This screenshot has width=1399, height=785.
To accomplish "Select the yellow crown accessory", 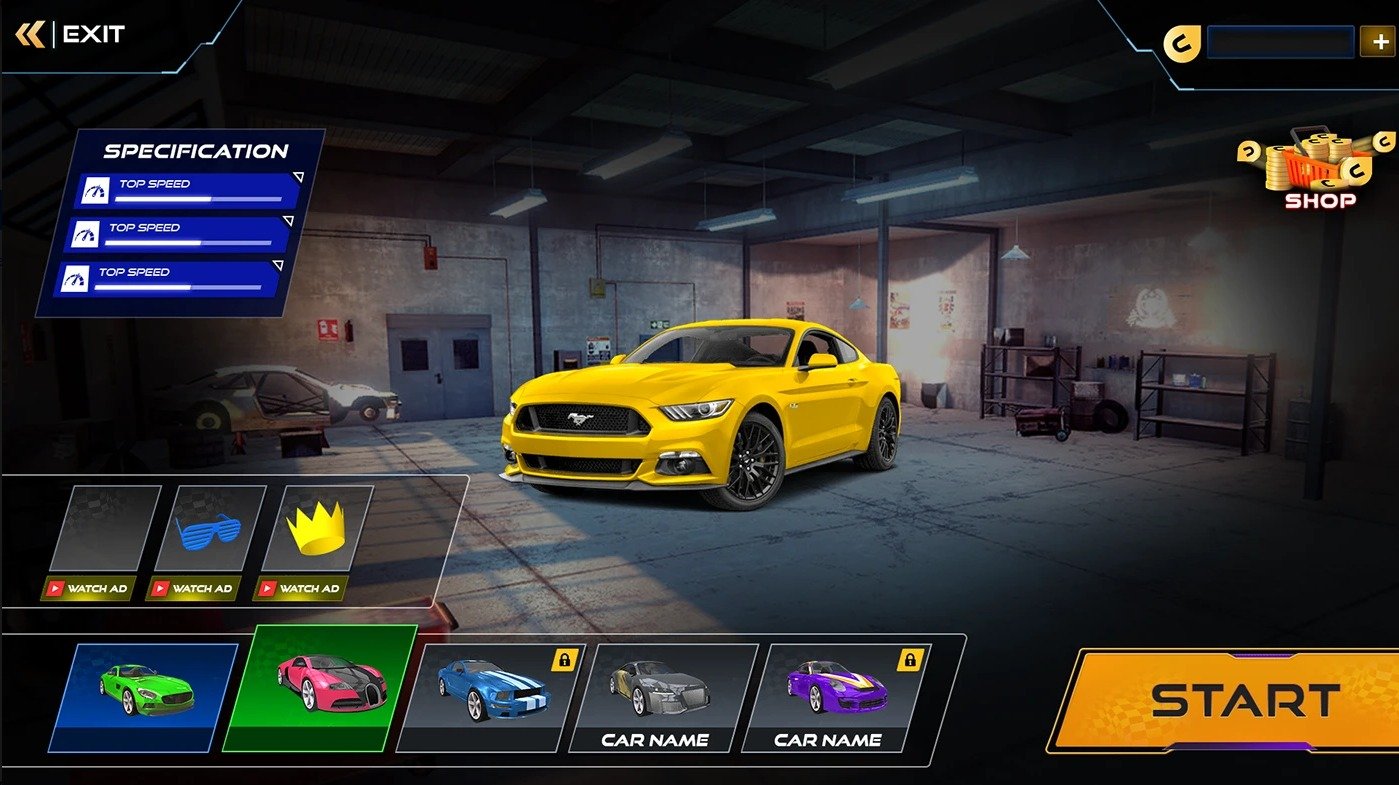I will (x=317, y=527).
